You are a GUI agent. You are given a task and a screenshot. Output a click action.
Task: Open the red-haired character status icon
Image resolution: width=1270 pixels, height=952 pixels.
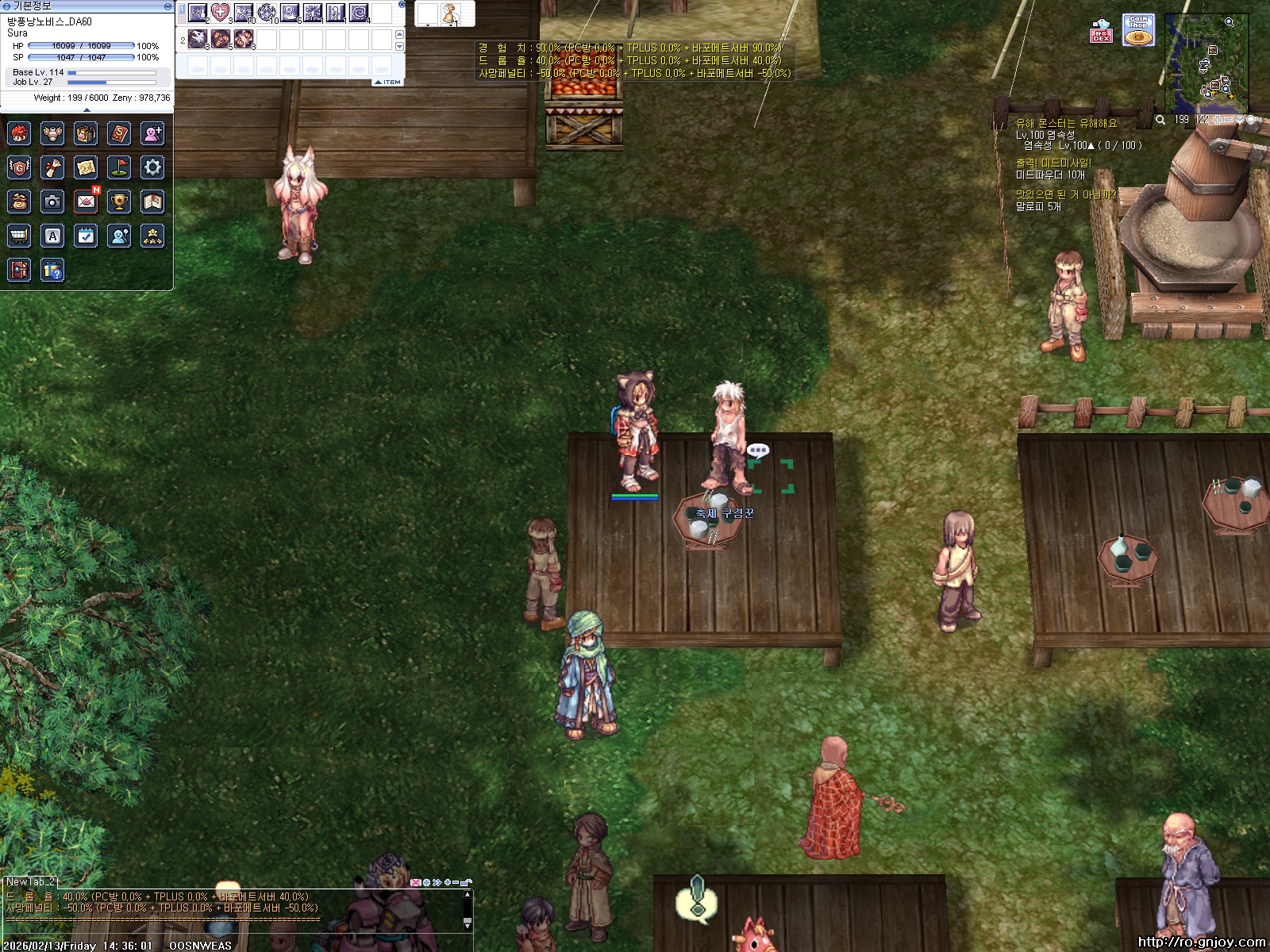click(19, 133)
